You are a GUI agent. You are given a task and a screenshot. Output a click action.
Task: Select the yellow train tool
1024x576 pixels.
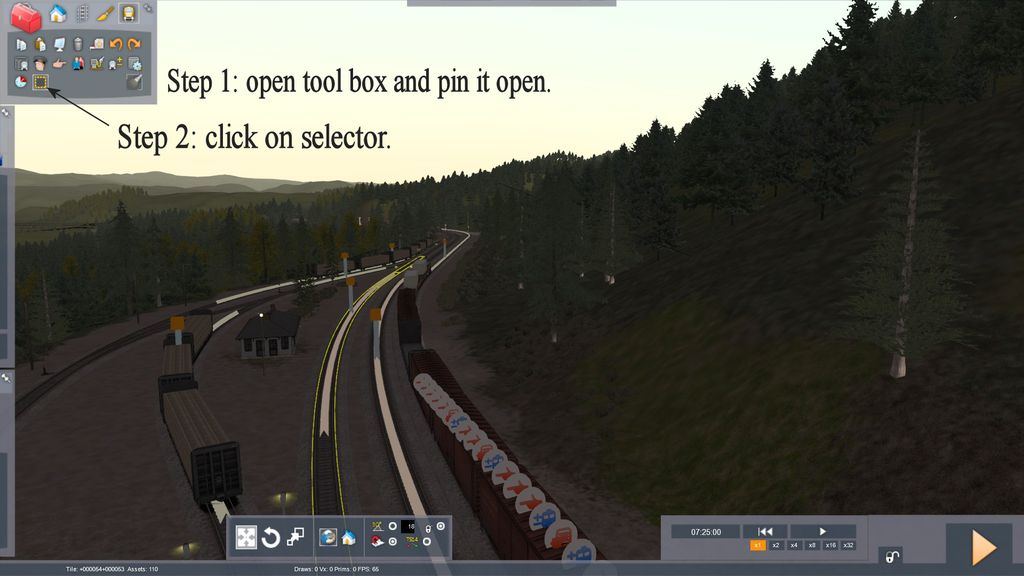pyautogui.click(x=128, y=14)
